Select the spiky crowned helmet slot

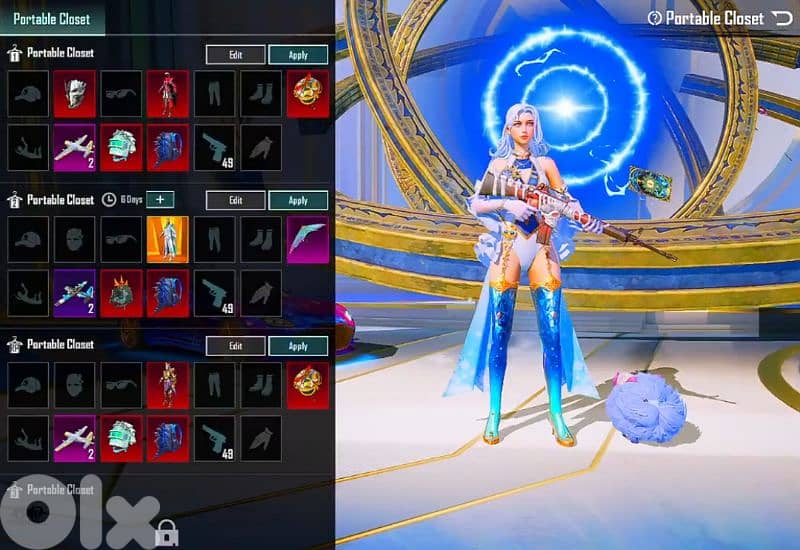(122, 291)
